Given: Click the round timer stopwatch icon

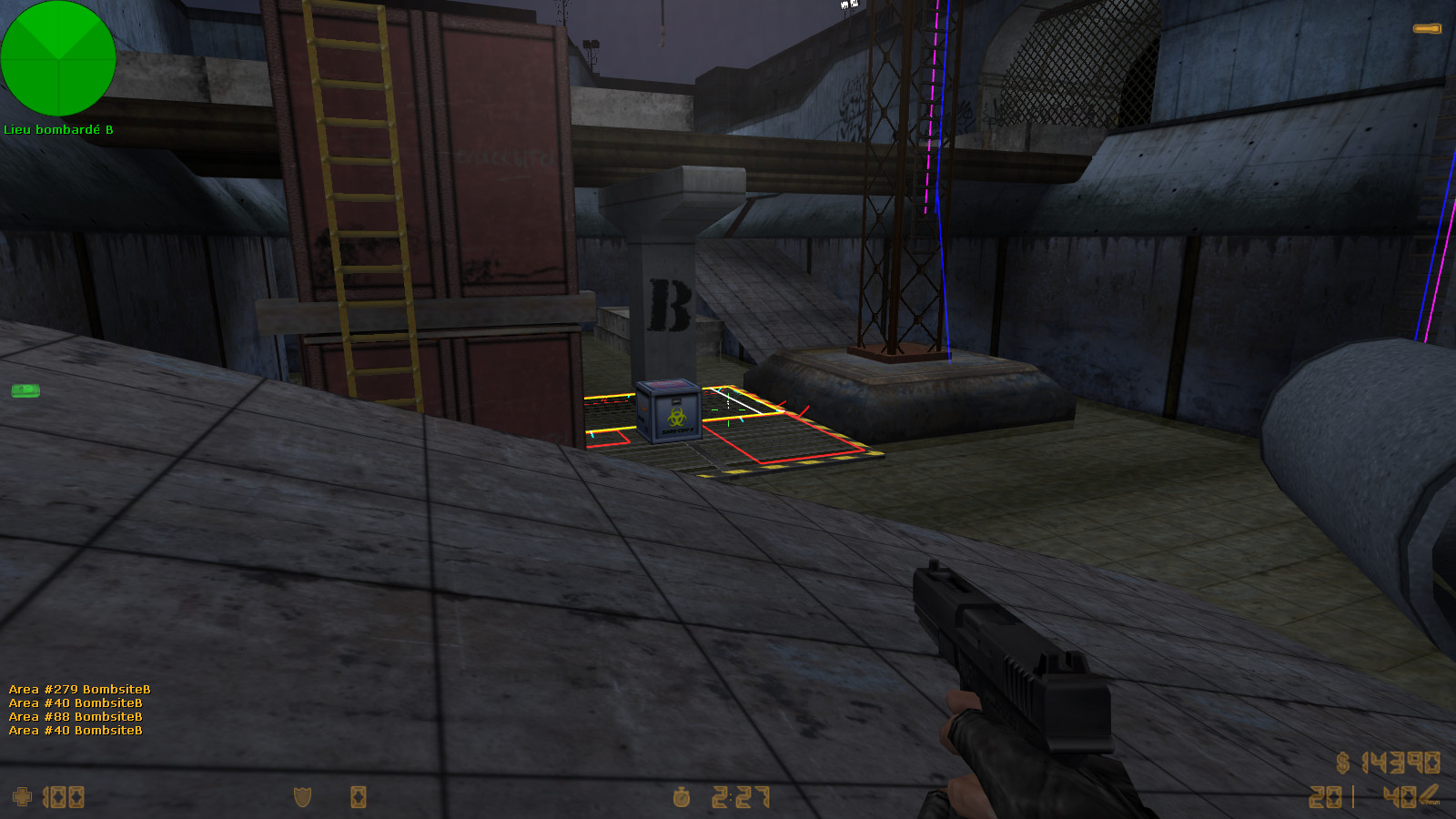Looking at the screenshot, I should coord(681,799).
